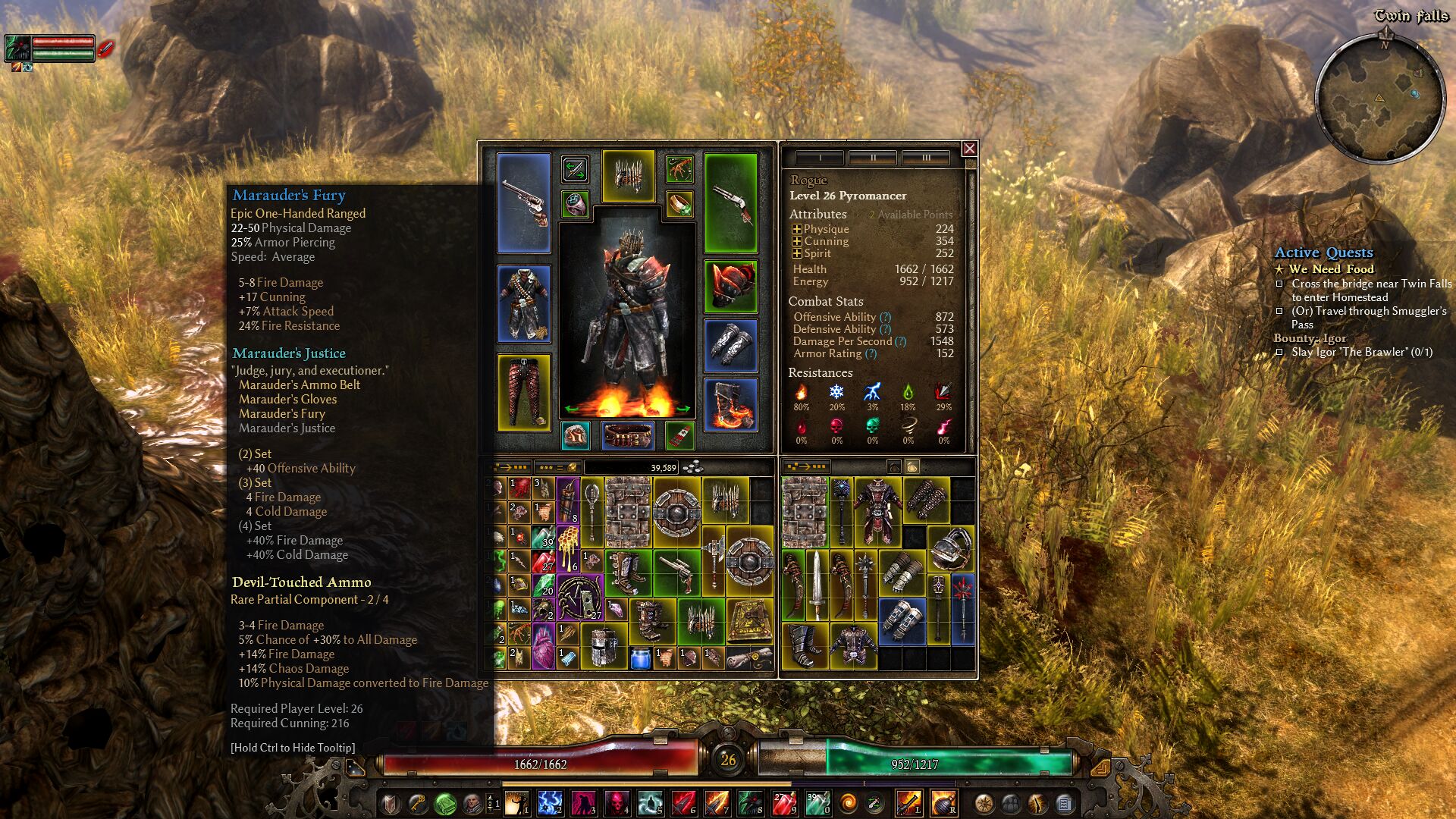Switch to character sheet tab II
Screen dimensions: 1456x819
pos(872,158)
